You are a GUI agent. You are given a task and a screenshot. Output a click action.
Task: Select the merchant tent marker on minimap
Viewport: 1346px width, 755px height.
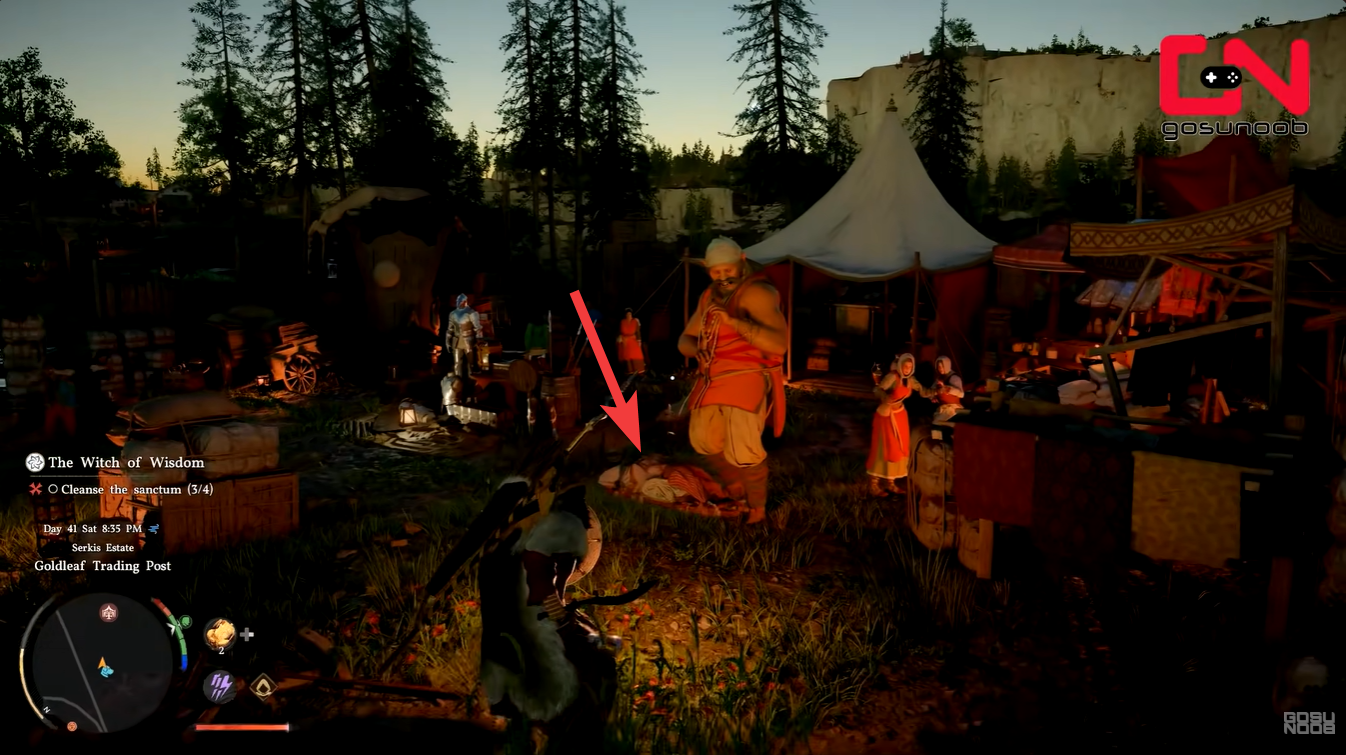click(x=107, y=613)
